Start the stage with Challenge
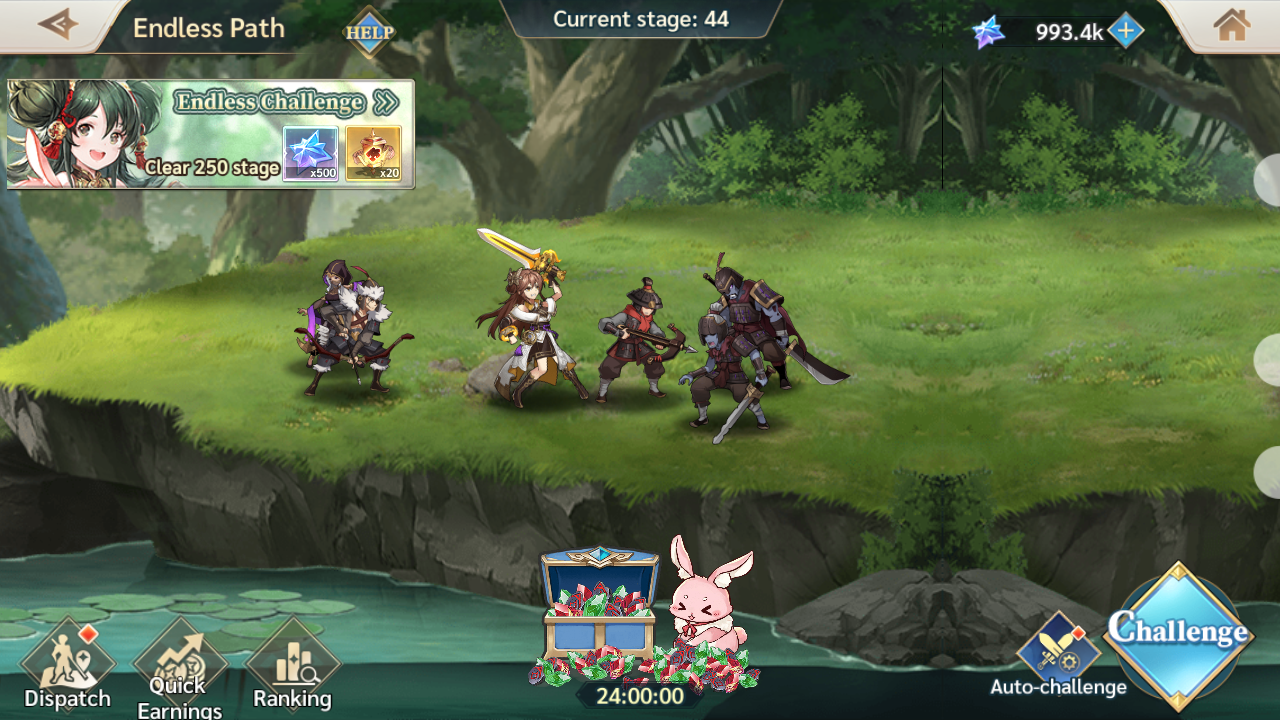 click(1180, 634)
